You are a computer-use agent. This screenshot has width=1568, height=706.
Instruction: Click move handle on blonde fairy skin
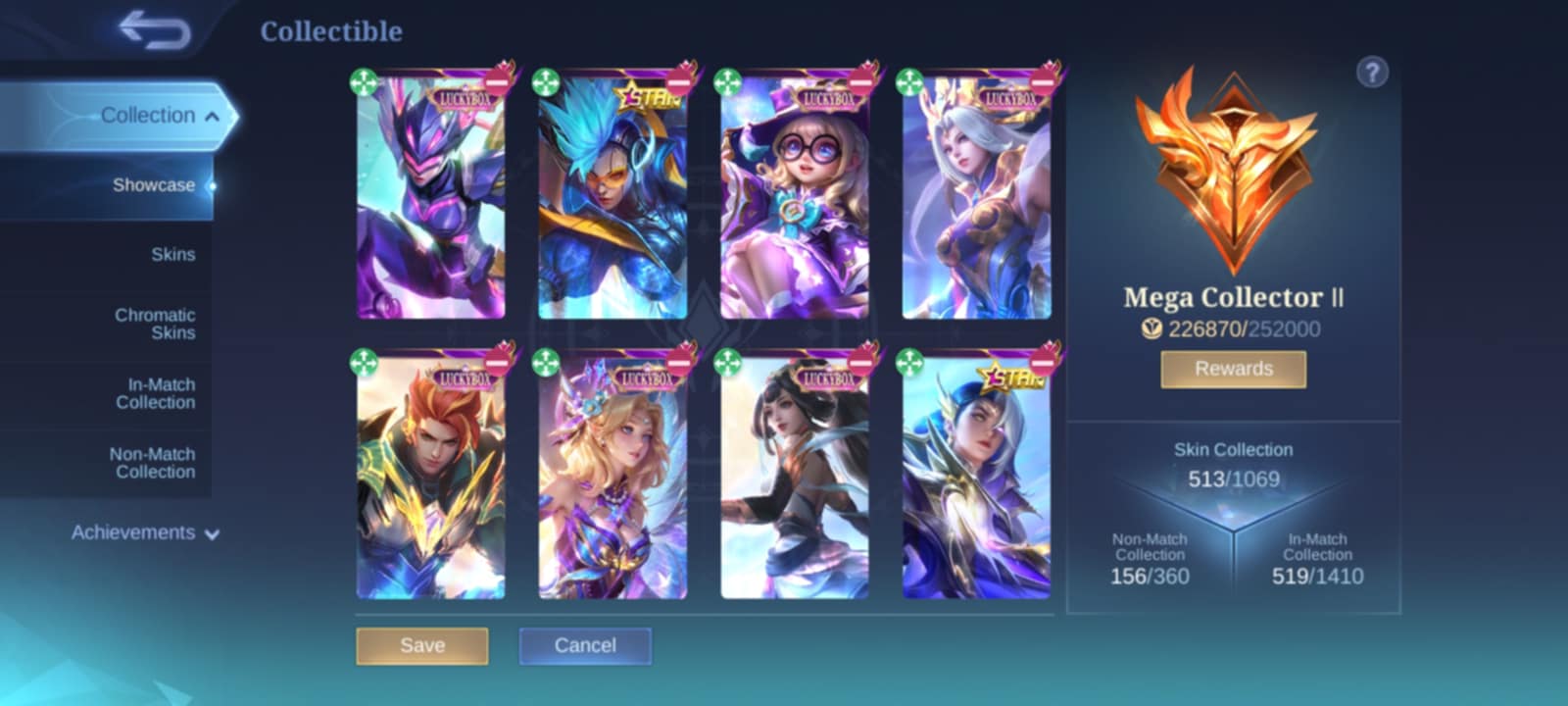546,363
